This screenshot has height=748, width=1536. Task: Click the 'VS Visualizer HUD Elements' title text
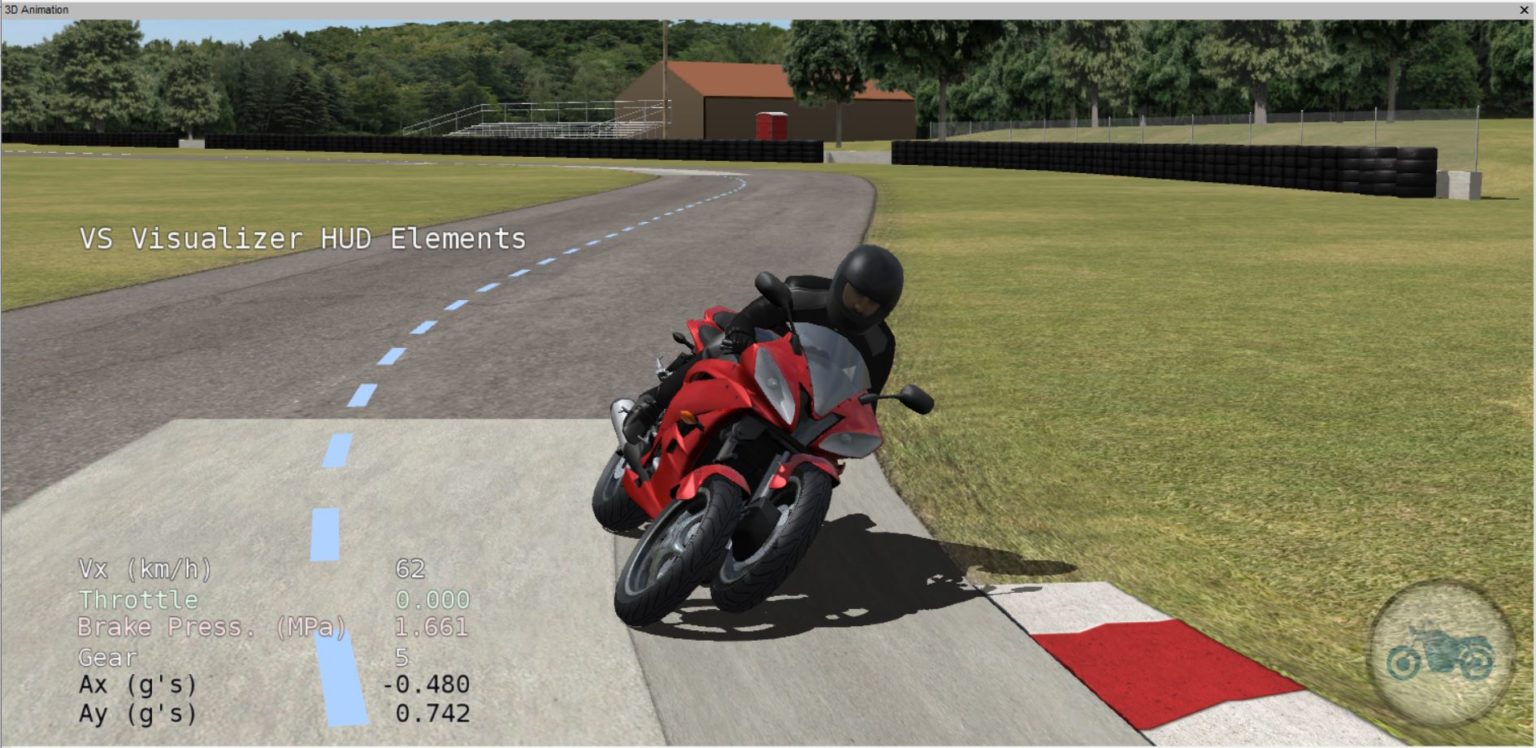coord(302,239)
